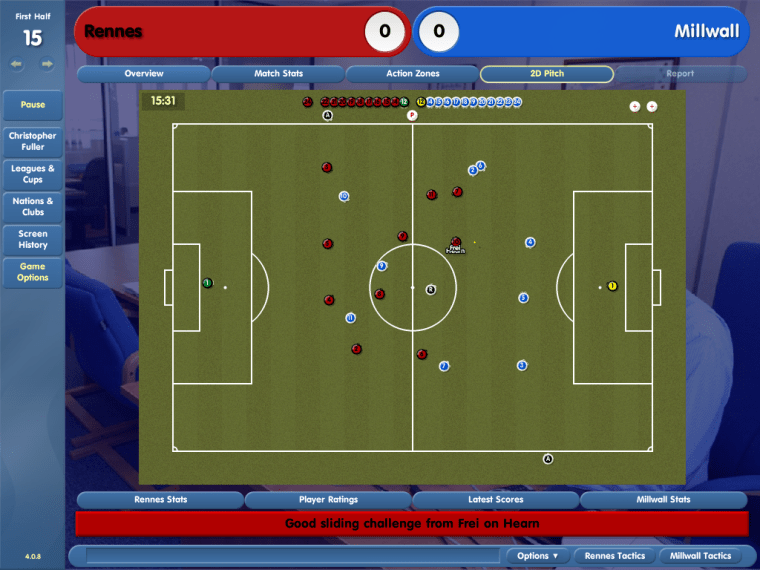Viewport: 760px width, 570px height.
Task: Click the Rennes team name header
Action: (x=113, y=32)
